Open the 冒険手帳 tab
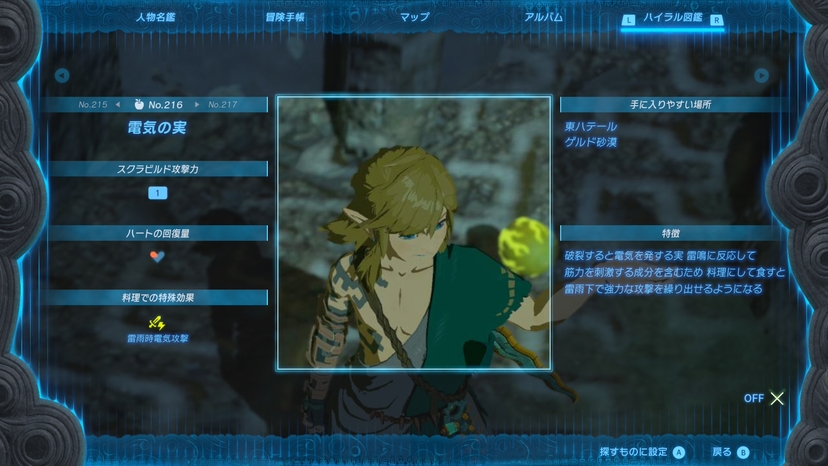The height and width of the screenshot is (466, 828). [x=285, y=18]
